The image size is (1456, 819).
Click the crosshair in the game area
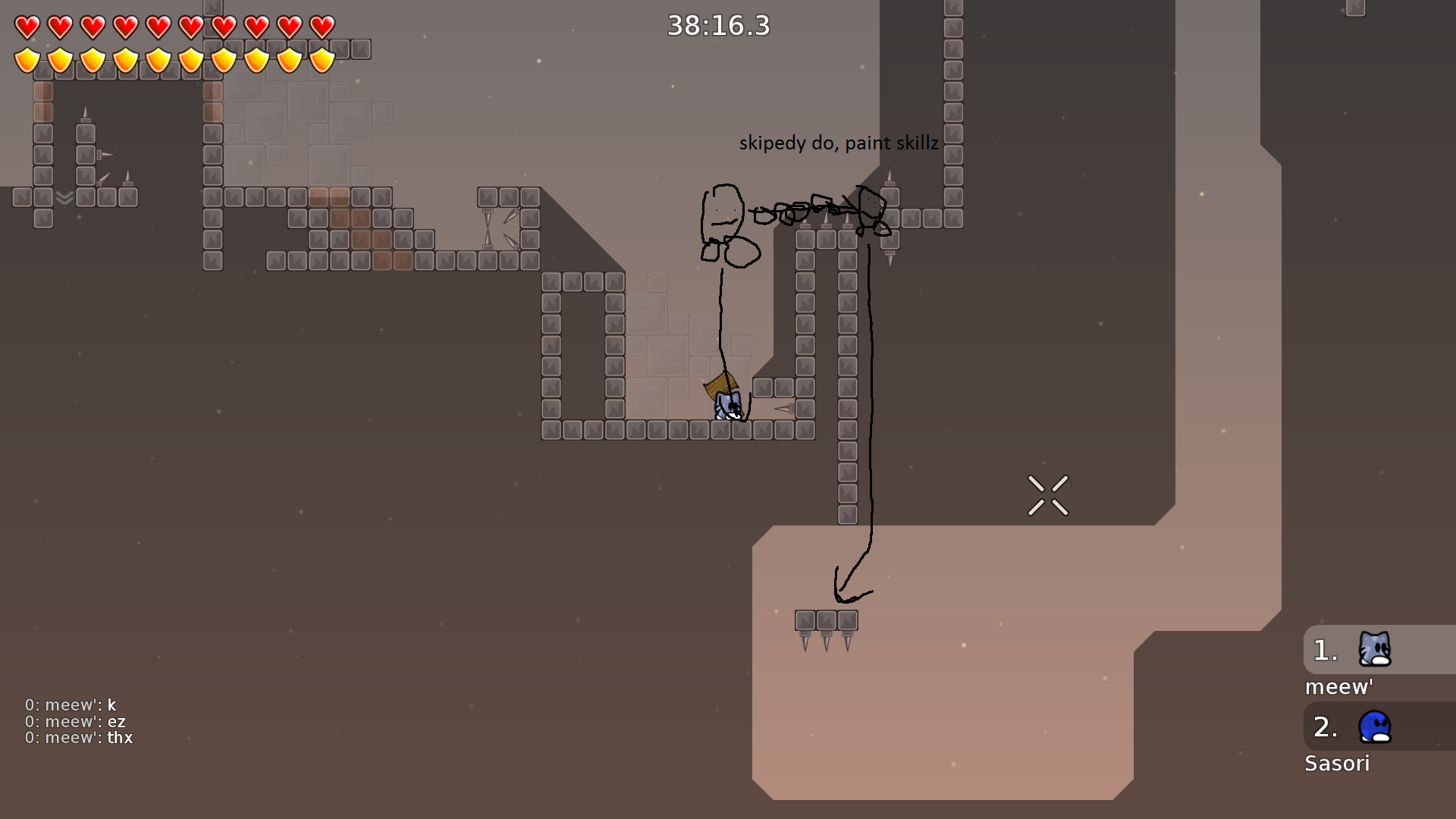coord(1049,495)
